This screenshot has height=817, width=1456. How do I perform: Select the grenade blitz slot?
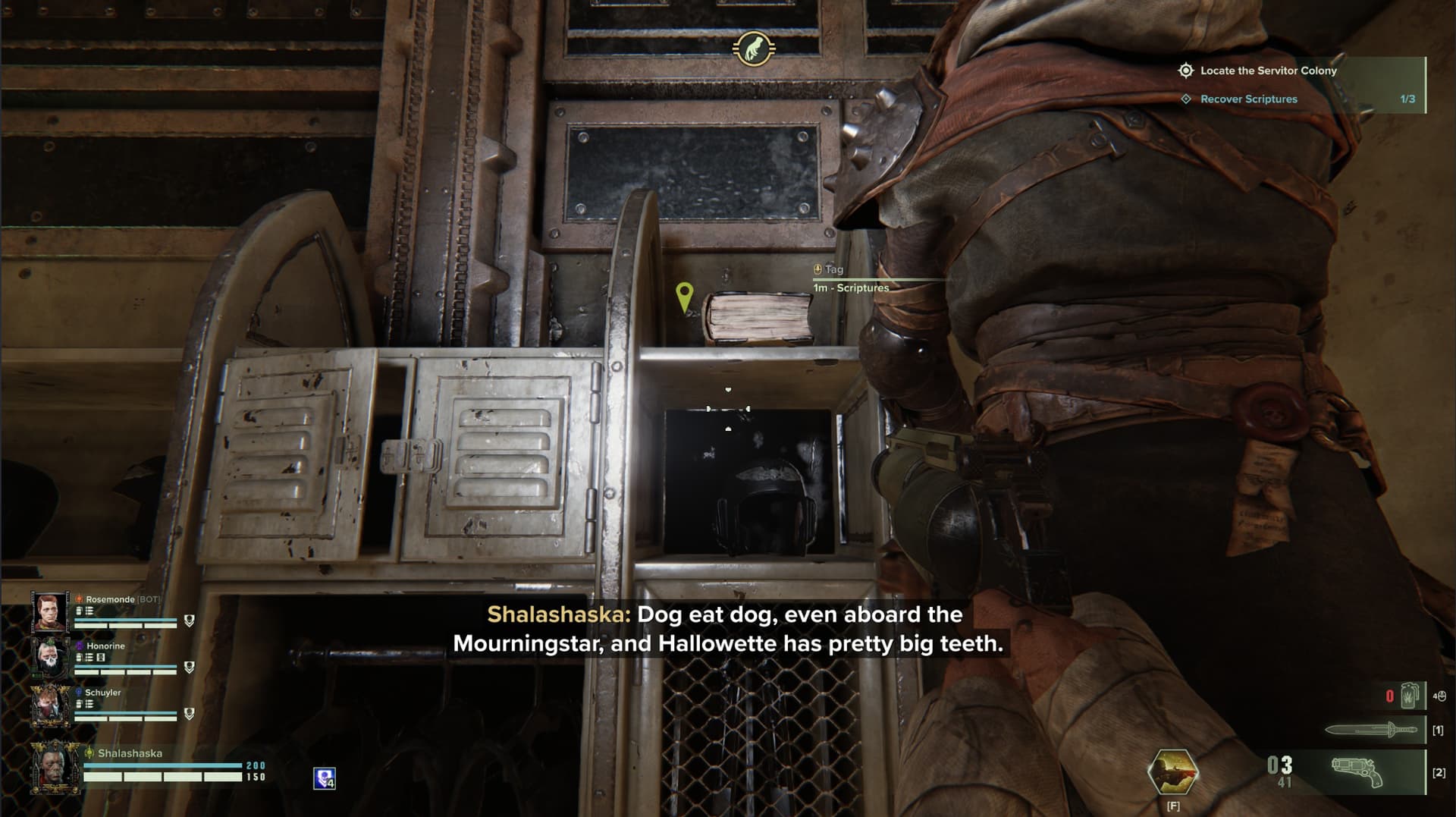click(1409, 696)
